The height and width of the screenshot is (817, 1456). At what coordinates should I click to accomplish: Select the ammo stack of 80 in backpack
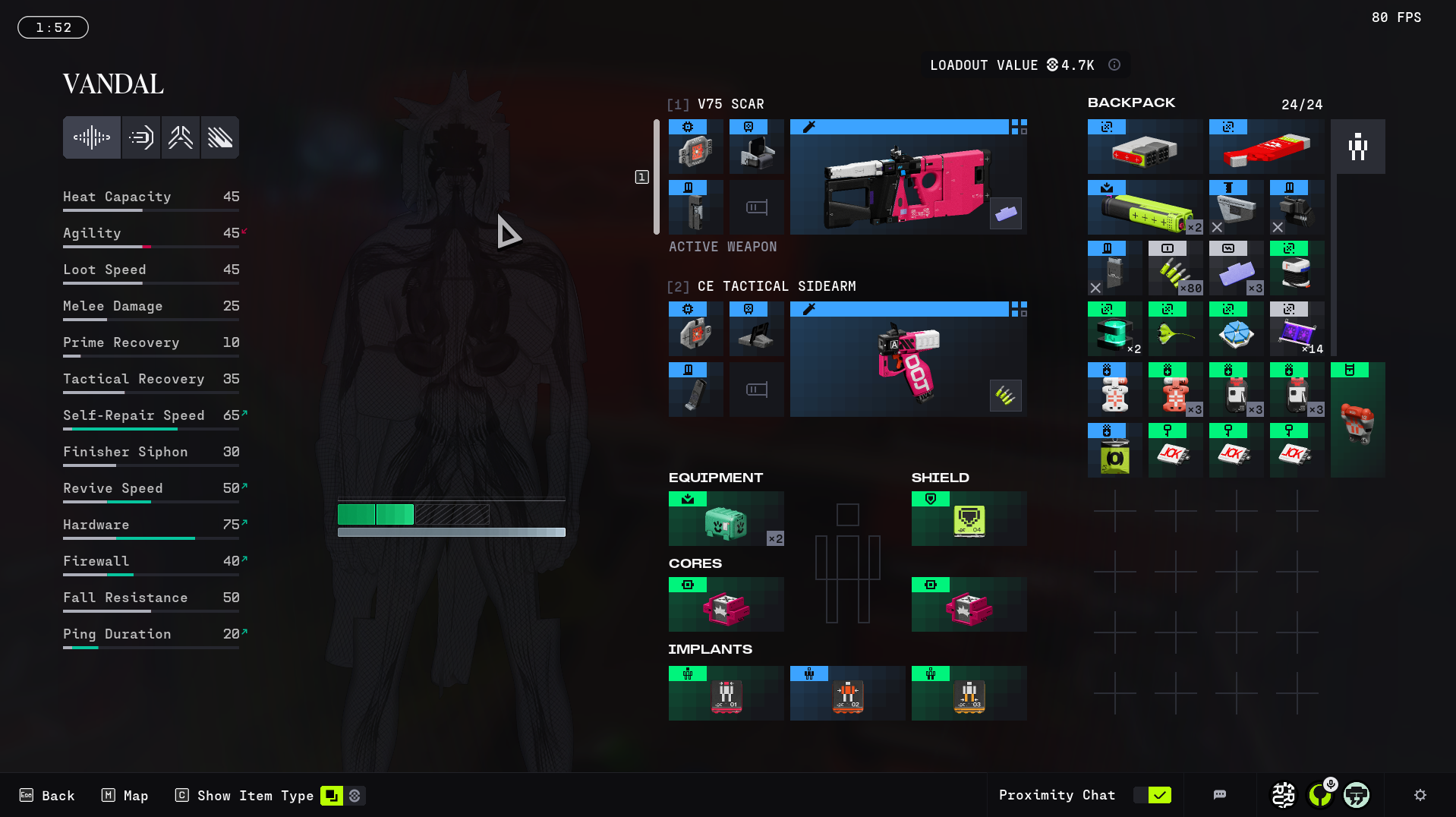(x=1175, y=268)
